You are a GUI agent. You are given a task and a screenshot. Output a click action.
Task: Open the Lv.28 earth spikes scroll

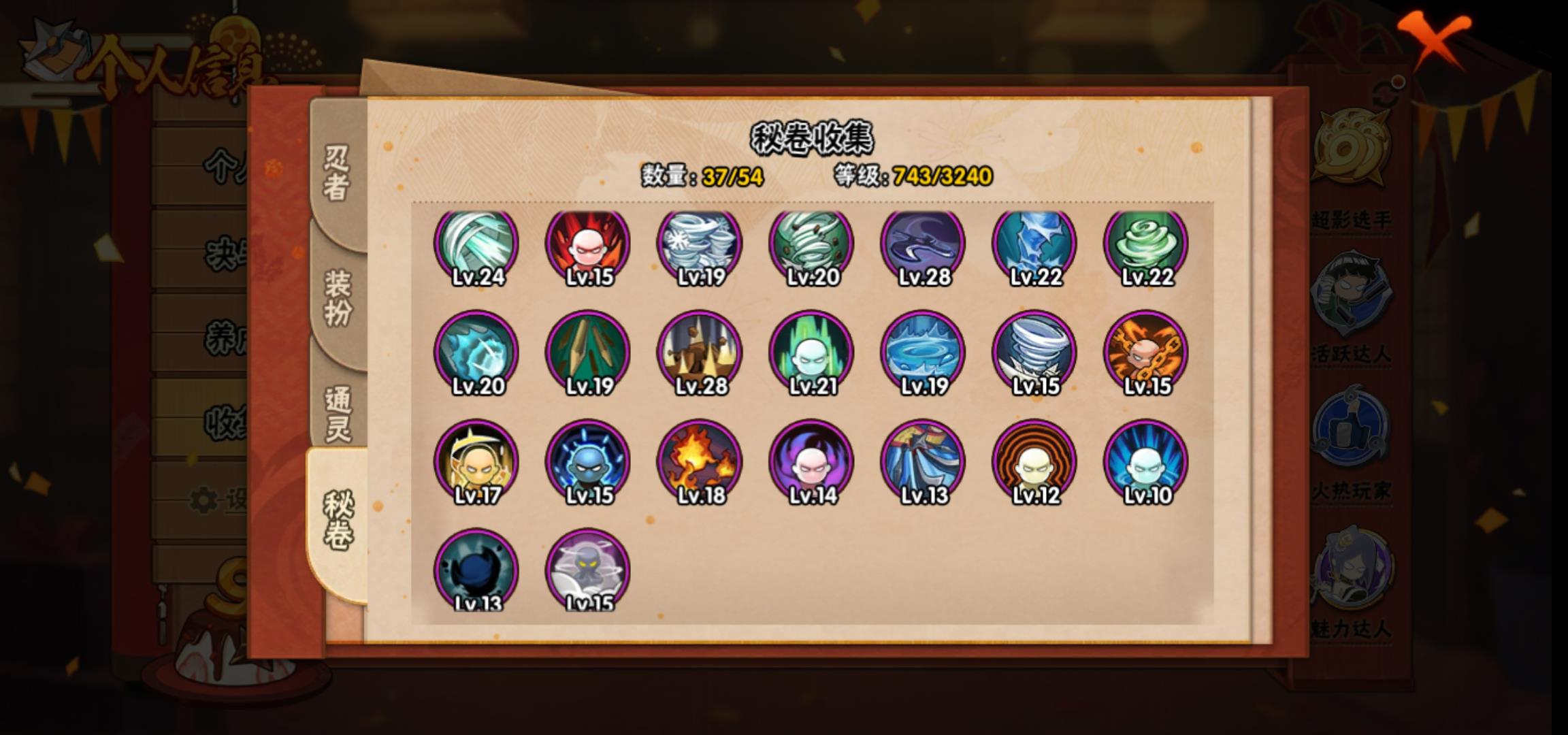(x=700, y=354)
